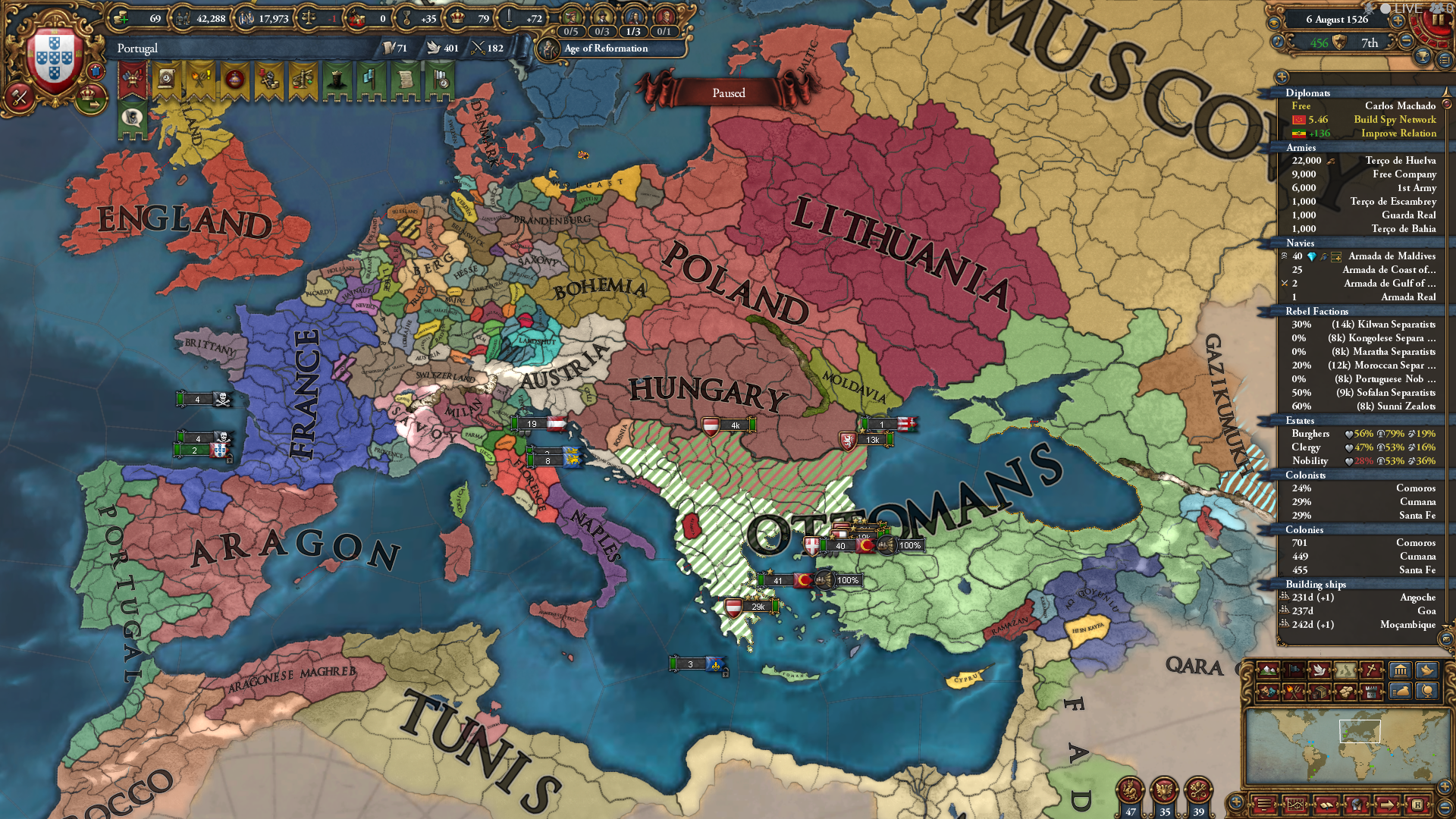The height and width of the screenshot is (819, 1456).
Task: Toggle the culture mapmode with the masks icon
Action: click(1268, 693)
